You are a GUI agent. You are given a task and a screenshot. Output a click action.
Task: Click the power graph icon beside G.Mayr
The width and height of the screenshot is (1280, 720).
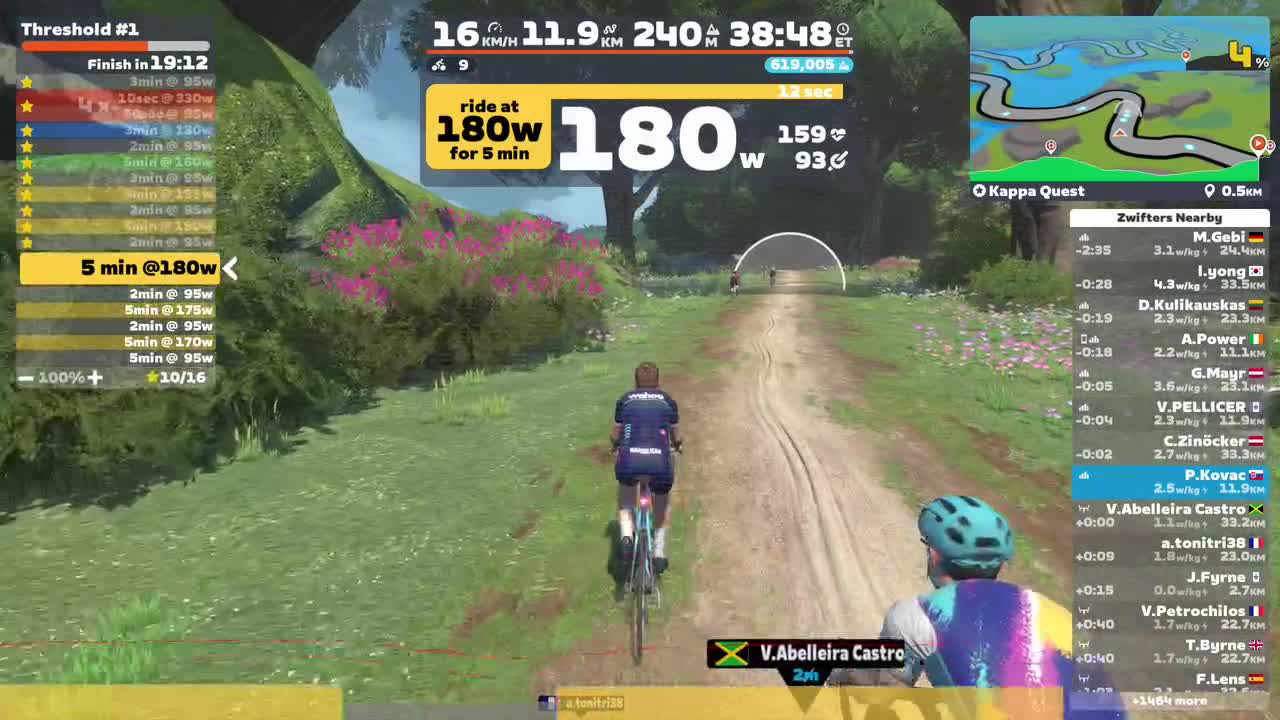(x=1083, y=373)
